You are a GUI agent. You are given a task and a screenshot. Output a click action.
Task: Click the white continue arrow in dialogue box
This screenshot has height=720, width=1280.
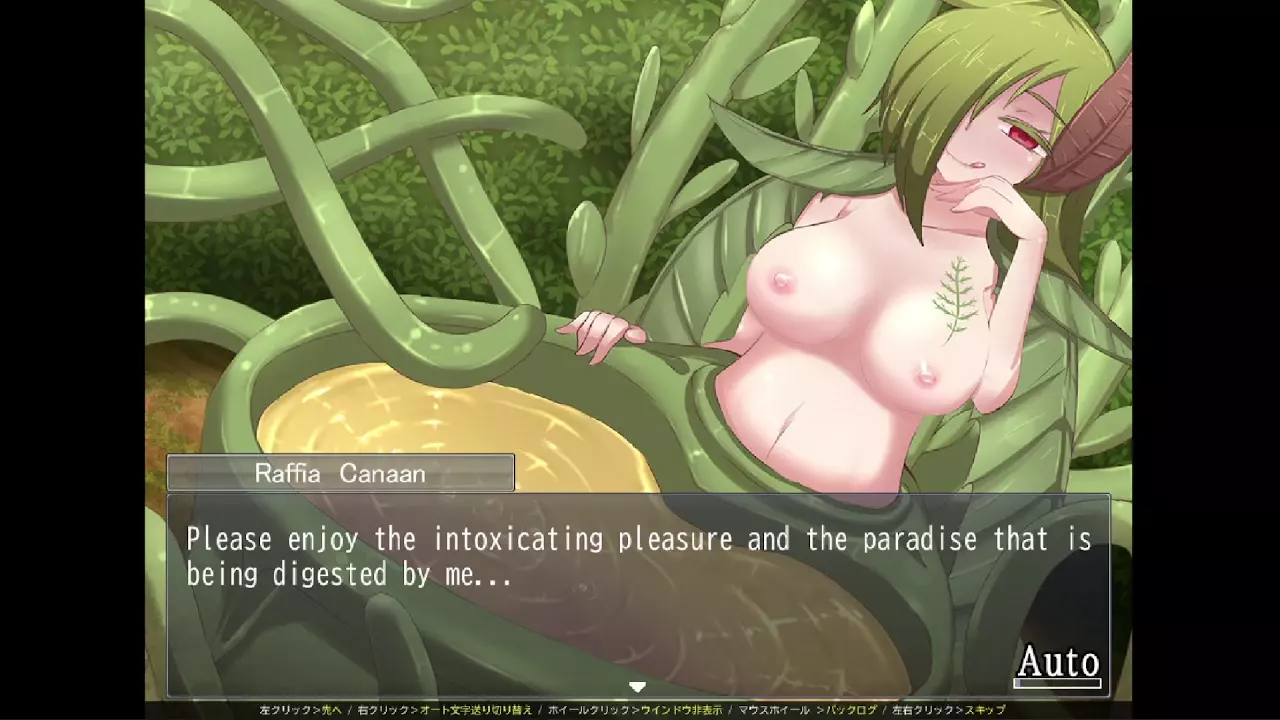[x=637, y=687]
